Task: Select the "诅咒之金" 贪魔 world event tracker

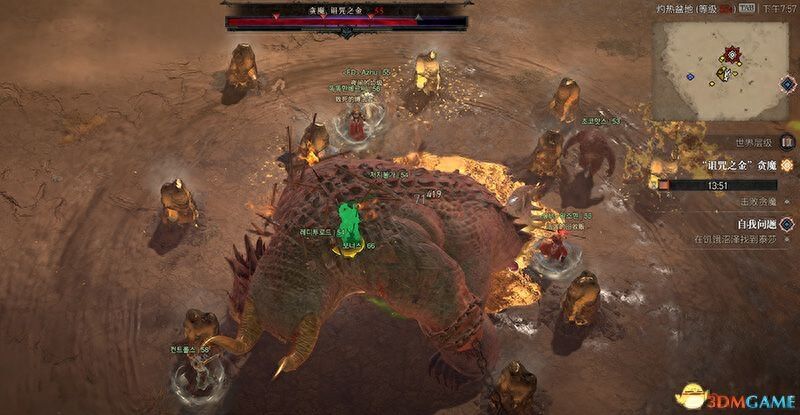Action: click(738, 165)
